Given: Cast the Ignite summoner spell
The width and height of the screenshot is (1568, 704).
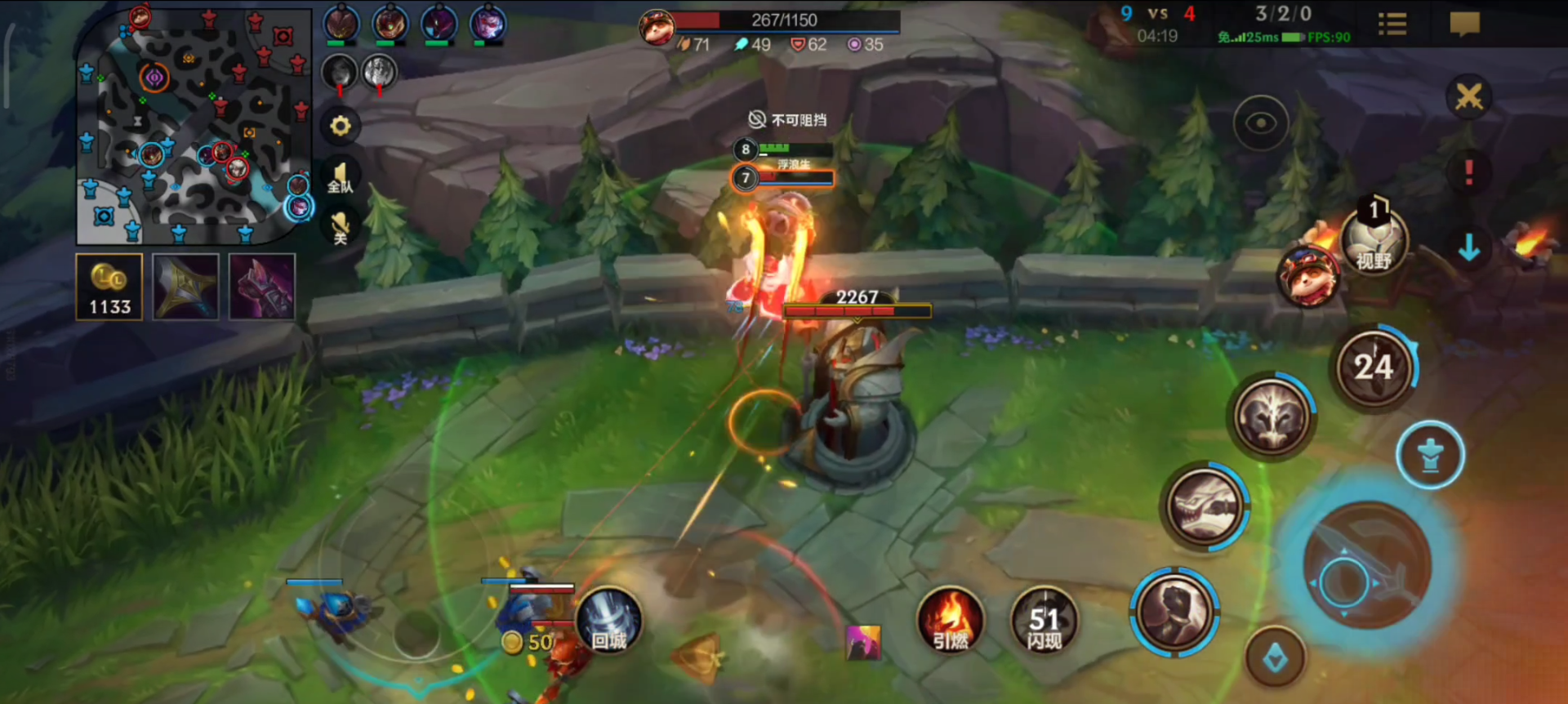Looking at the screenshot, I should 950,621.
